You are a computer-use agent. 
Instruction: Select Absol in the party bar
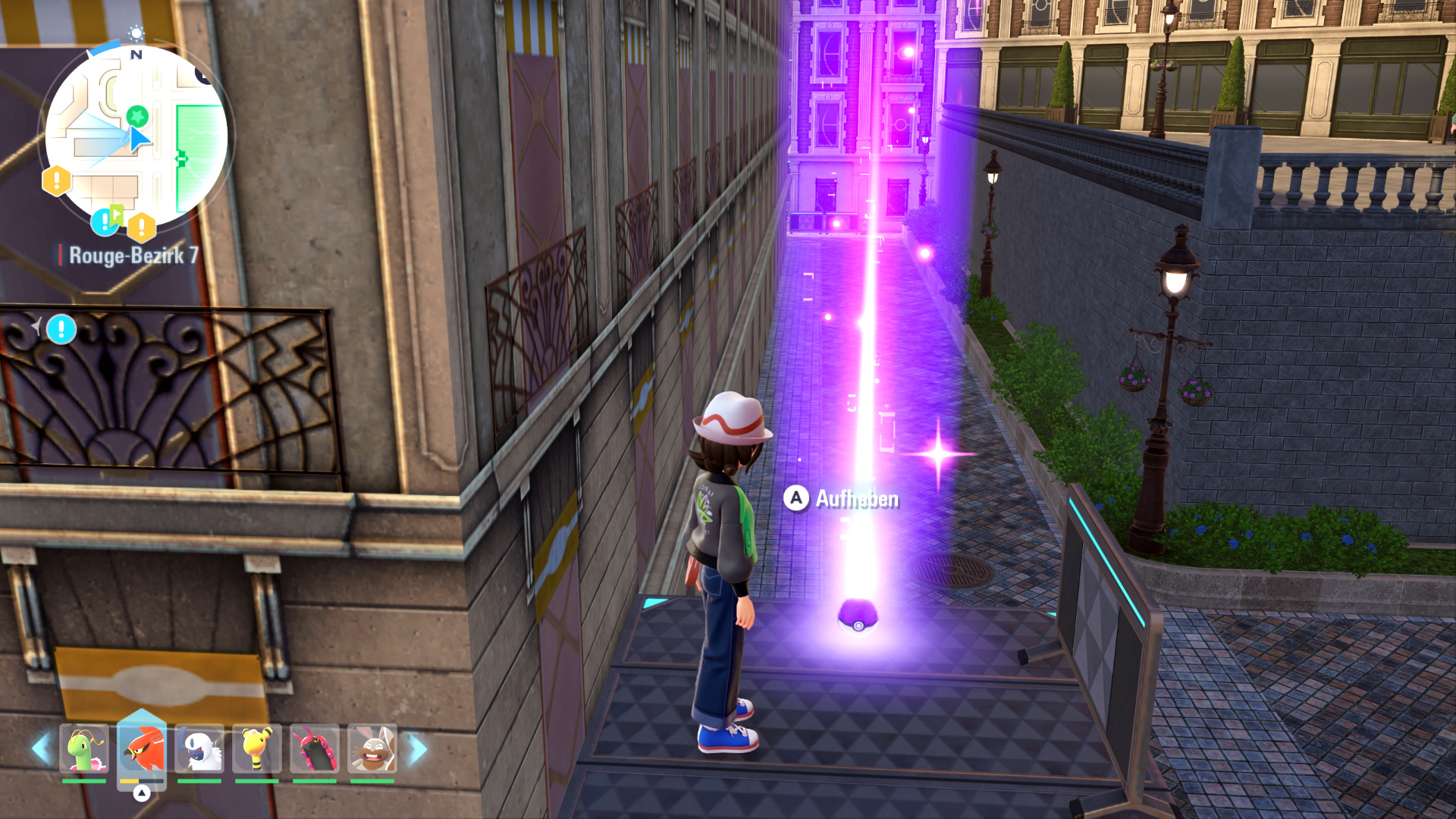click(x=199, y=748)
